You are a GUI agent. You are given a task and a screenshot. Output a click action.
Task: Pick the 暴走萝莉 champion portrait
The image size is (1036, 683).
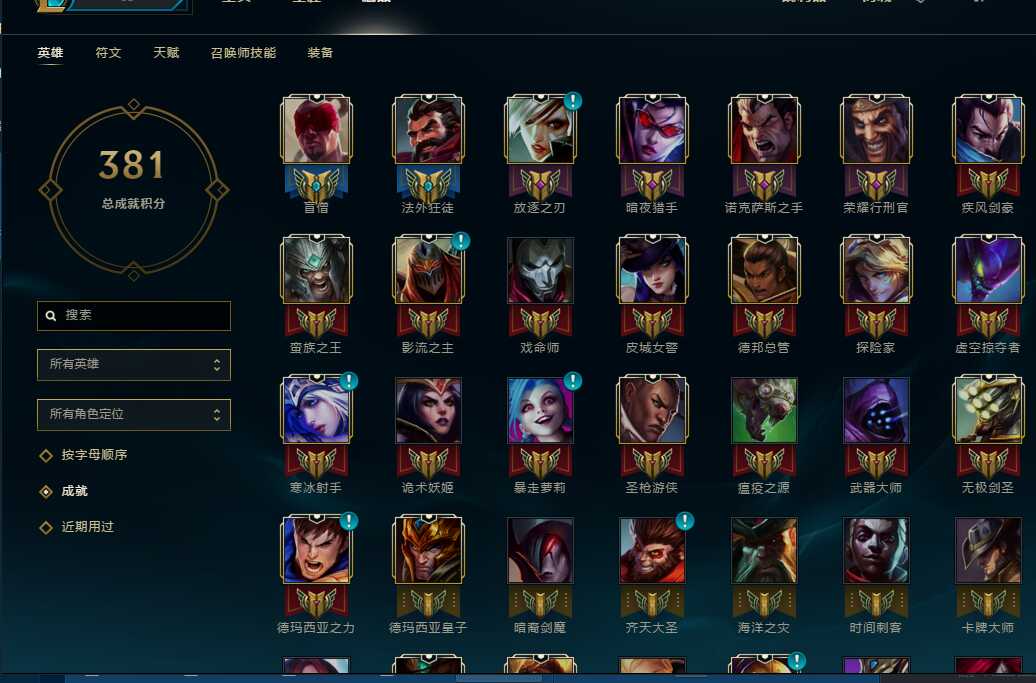click(540, 411)
